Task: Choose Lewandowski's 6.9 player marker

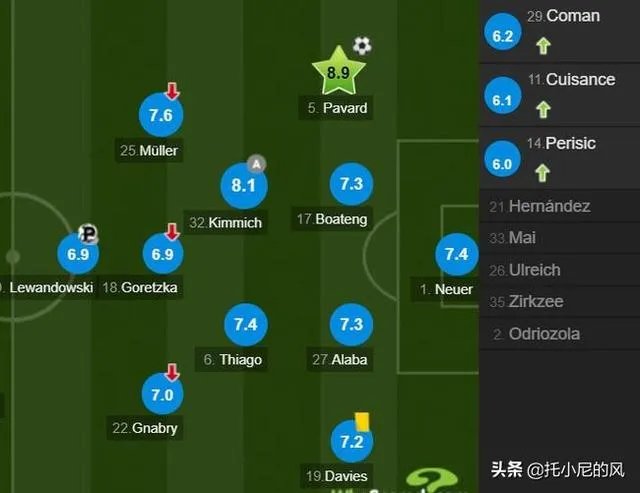Action: tap(78, 254)
